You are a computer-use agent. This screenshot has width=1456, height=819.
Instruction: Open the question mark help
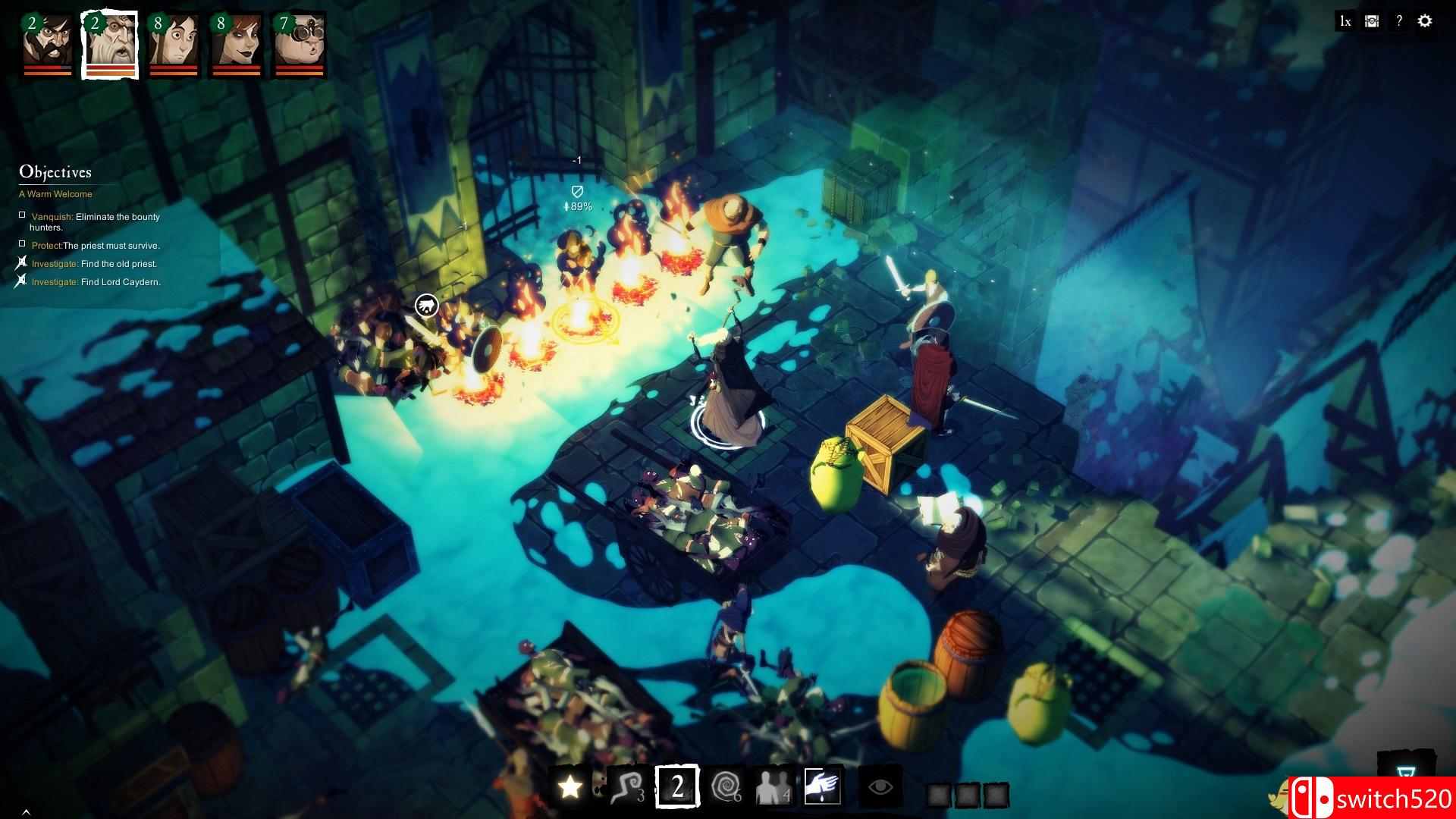[1399, 21]
